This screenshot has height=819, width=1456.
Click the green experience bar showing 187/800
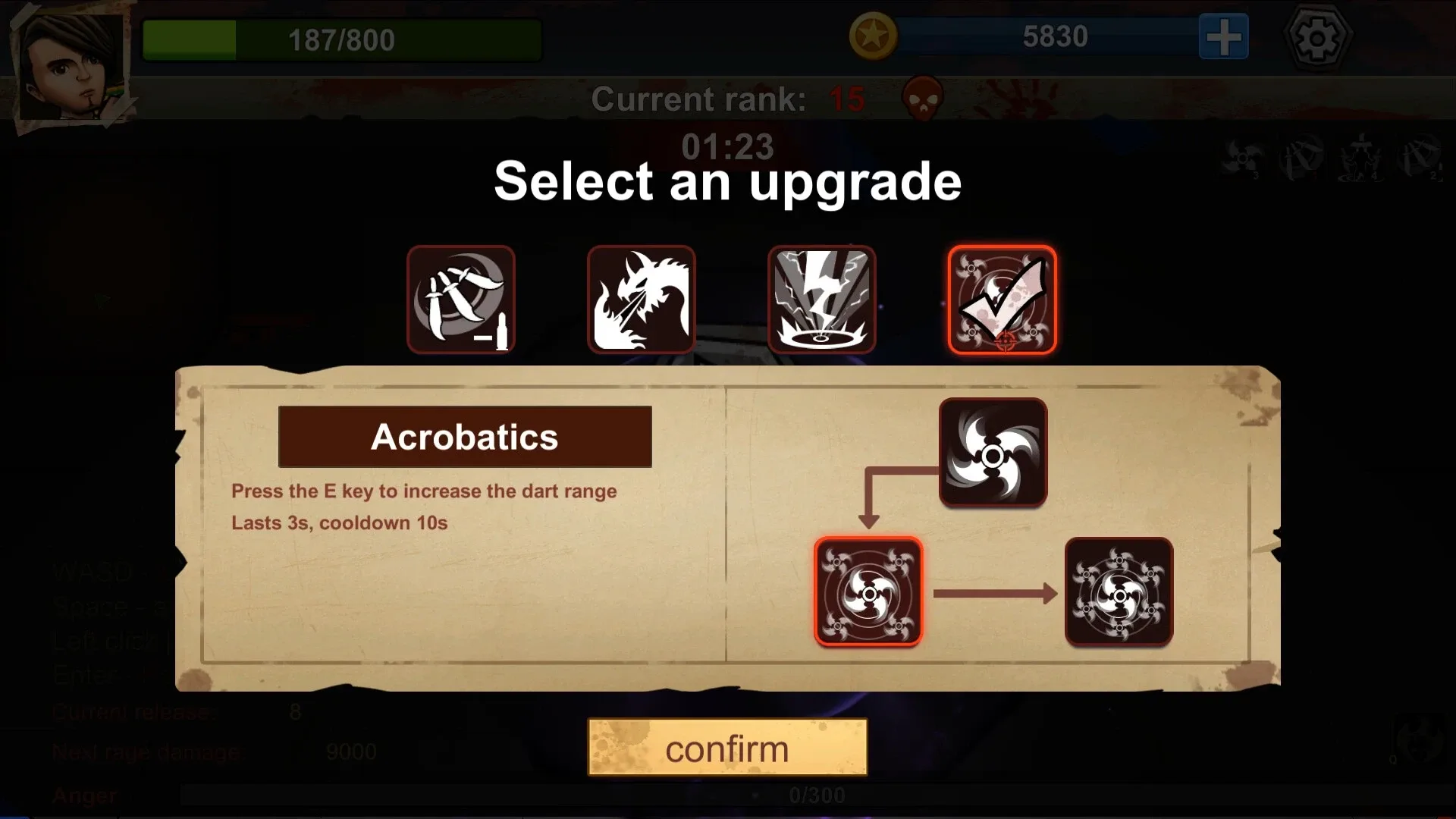click(341, 39)
